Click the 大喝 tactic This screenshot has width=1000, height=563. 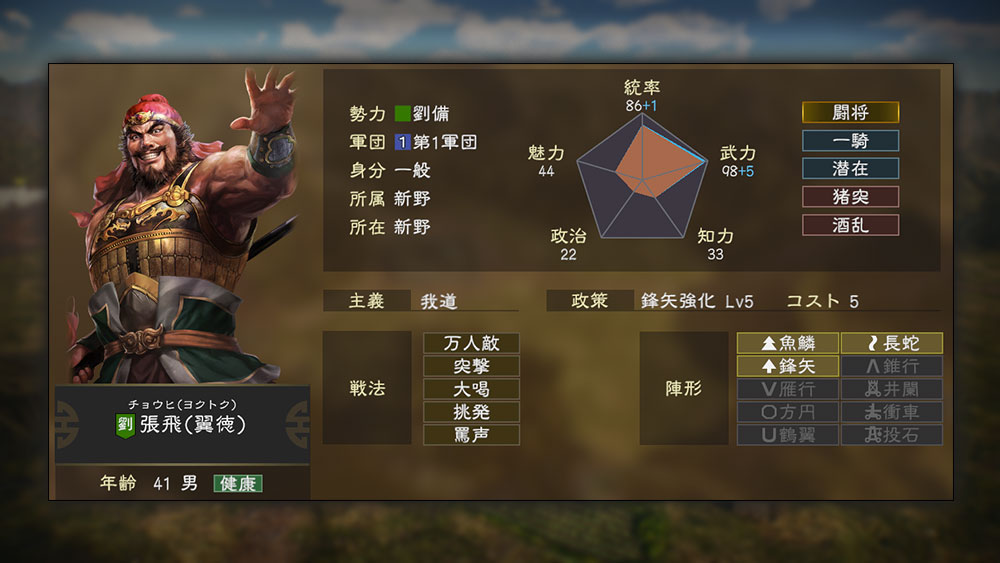click(471, 389)
